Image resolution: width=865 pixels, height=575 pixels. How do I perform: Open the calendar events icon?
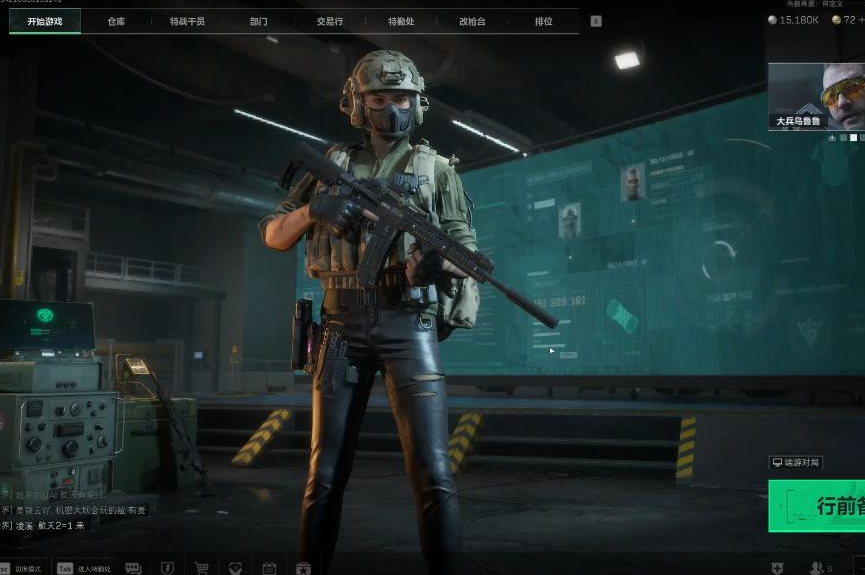point(269,568)
